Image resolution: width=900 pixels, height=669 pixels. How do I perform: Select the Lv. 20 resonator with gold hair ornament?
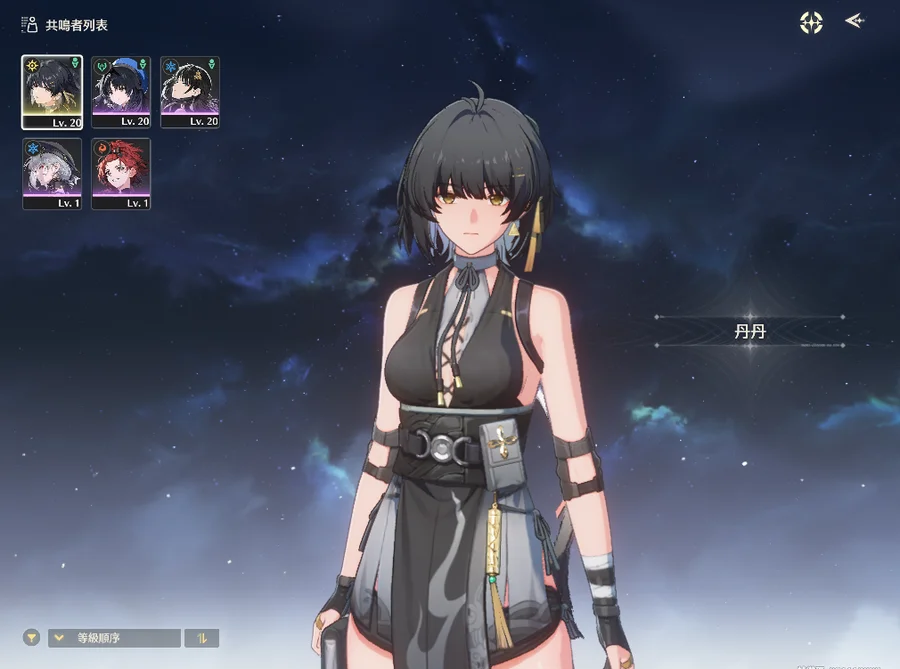click(x=190, y=92)
